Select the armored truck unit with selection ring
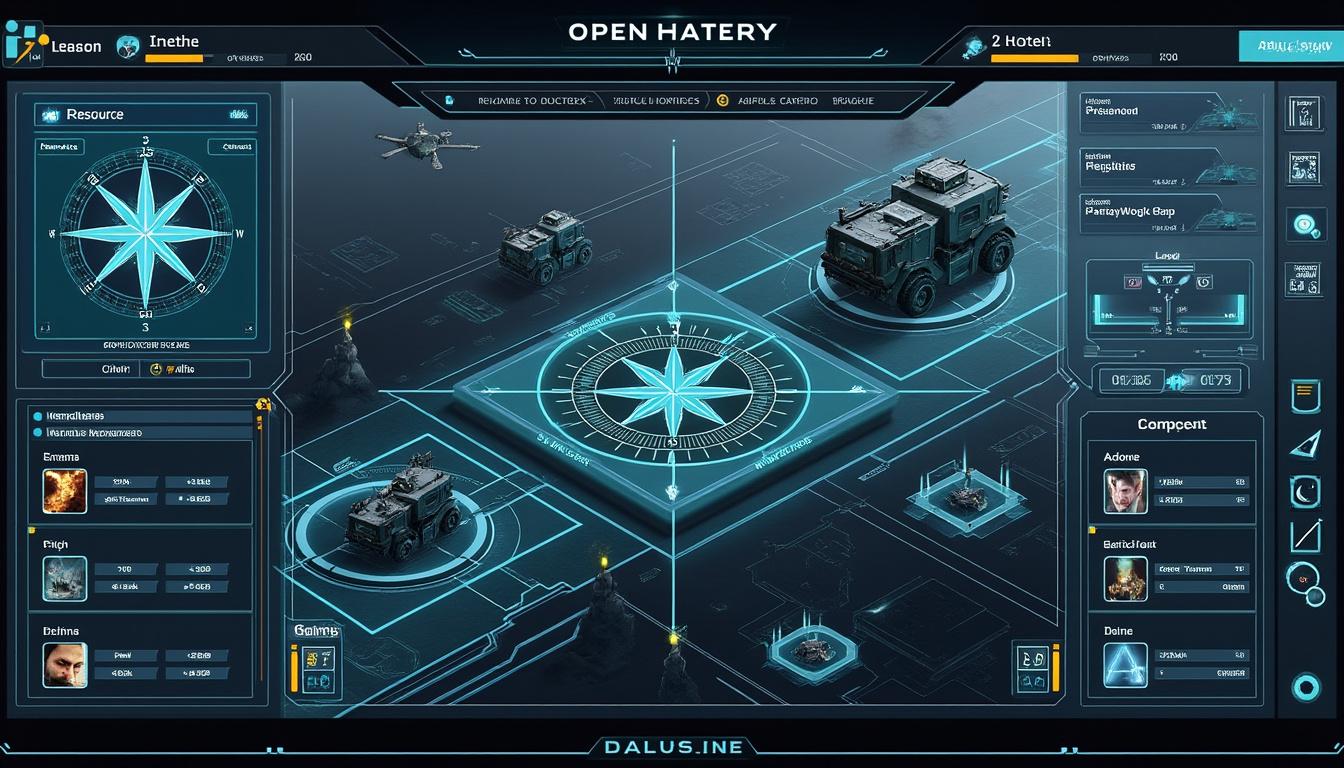1344x768 pixels. [918, 240]
